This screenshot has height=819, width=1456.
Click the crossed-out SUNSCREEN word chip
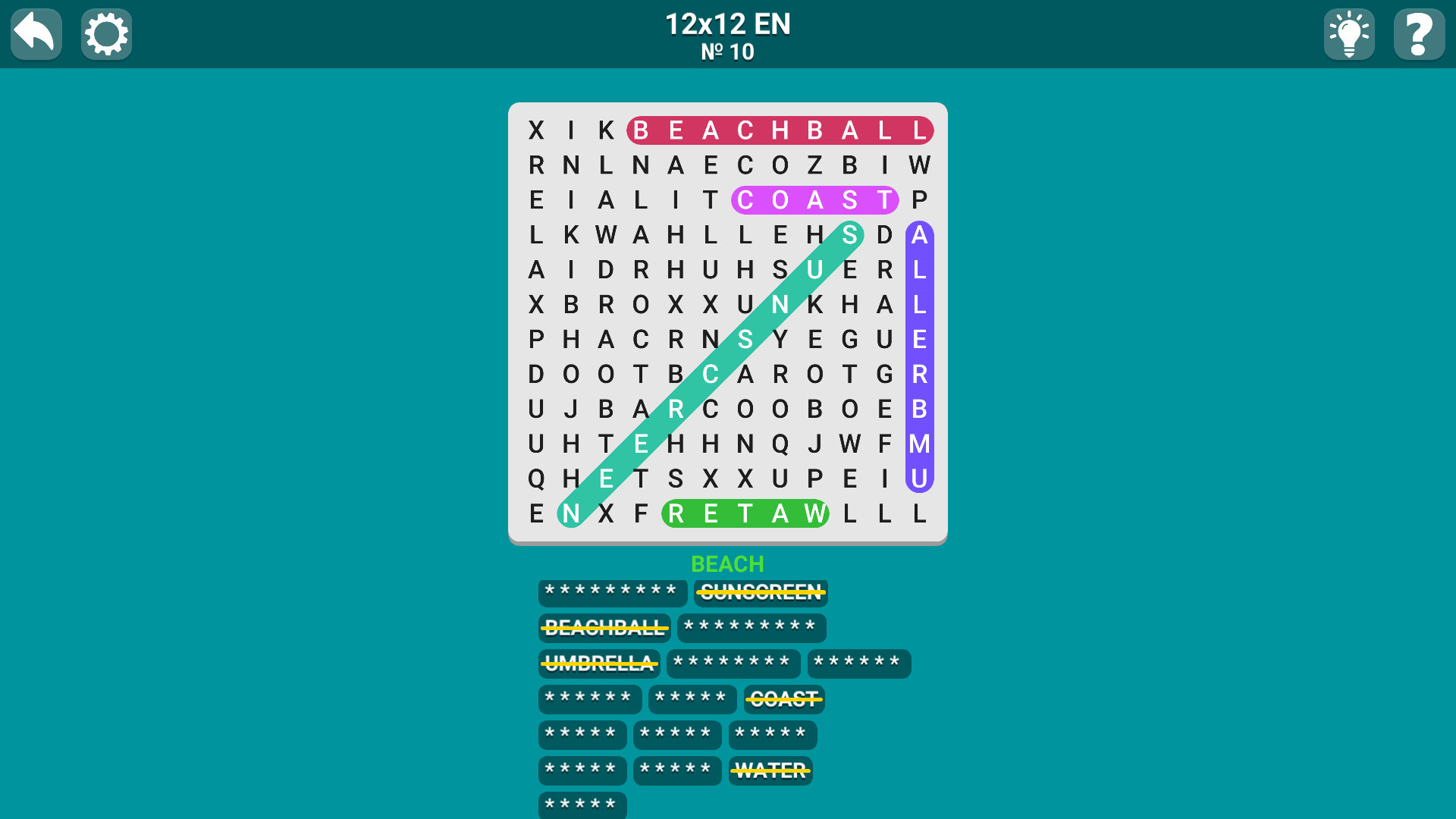[761, 592]
